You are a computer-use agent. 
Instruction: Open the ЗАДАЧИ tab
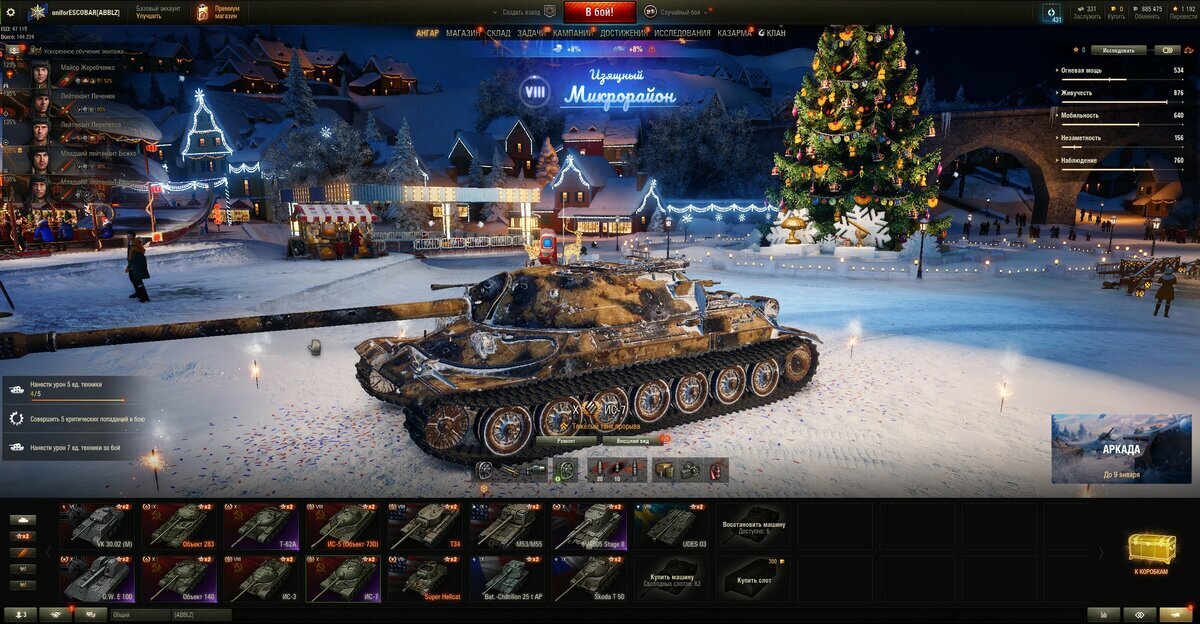(531, 33)
